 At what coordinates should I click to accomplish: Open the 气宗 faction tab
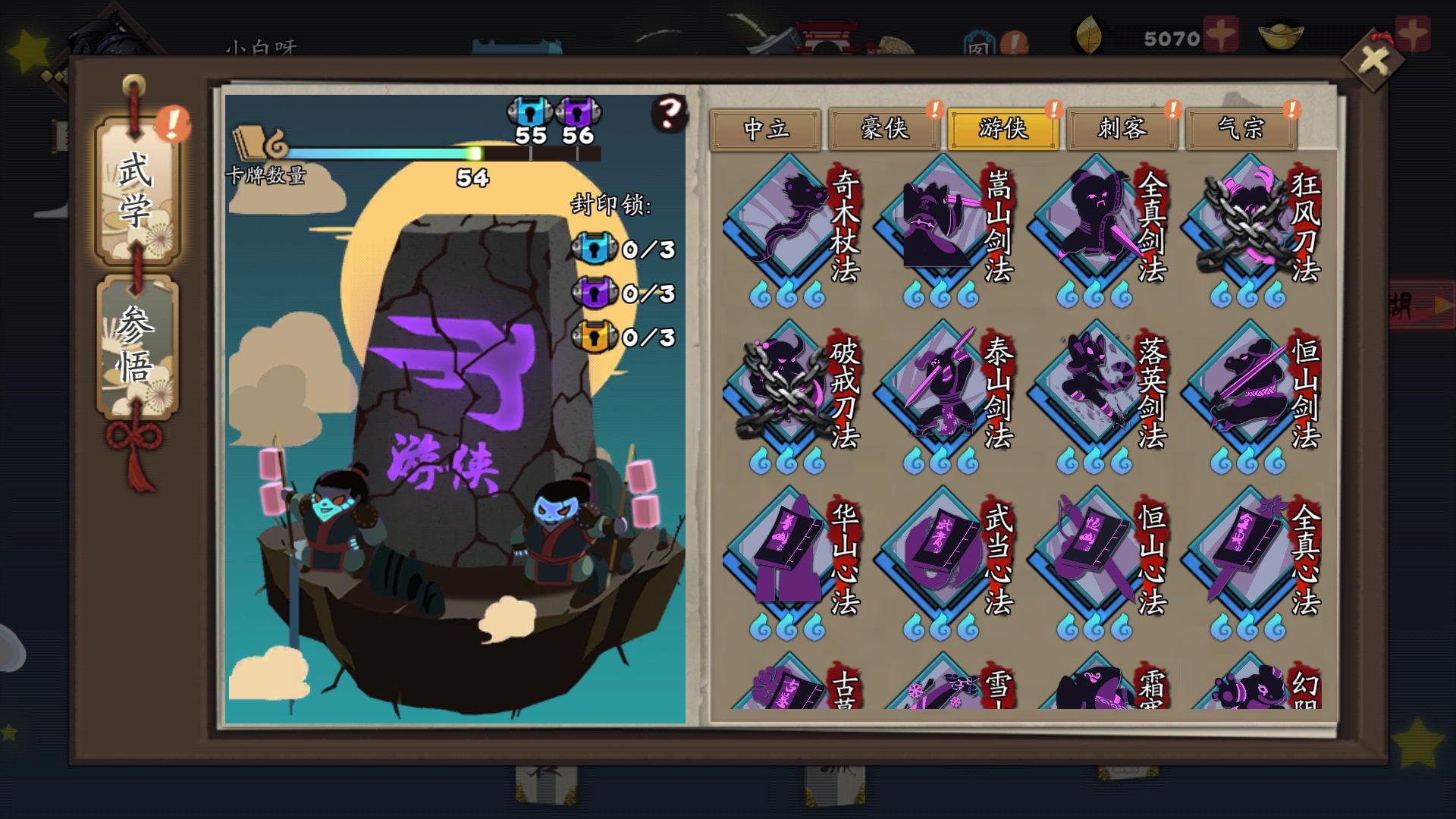[1241, 129]
